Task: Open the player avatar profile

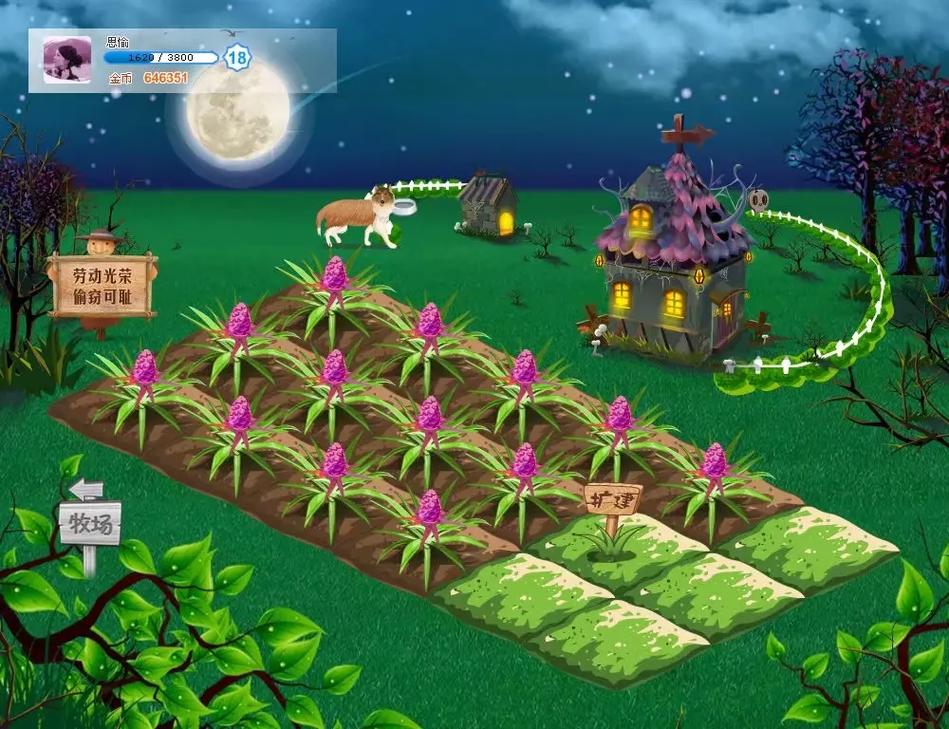Action: pyautogui.click(x=67, y=61)
